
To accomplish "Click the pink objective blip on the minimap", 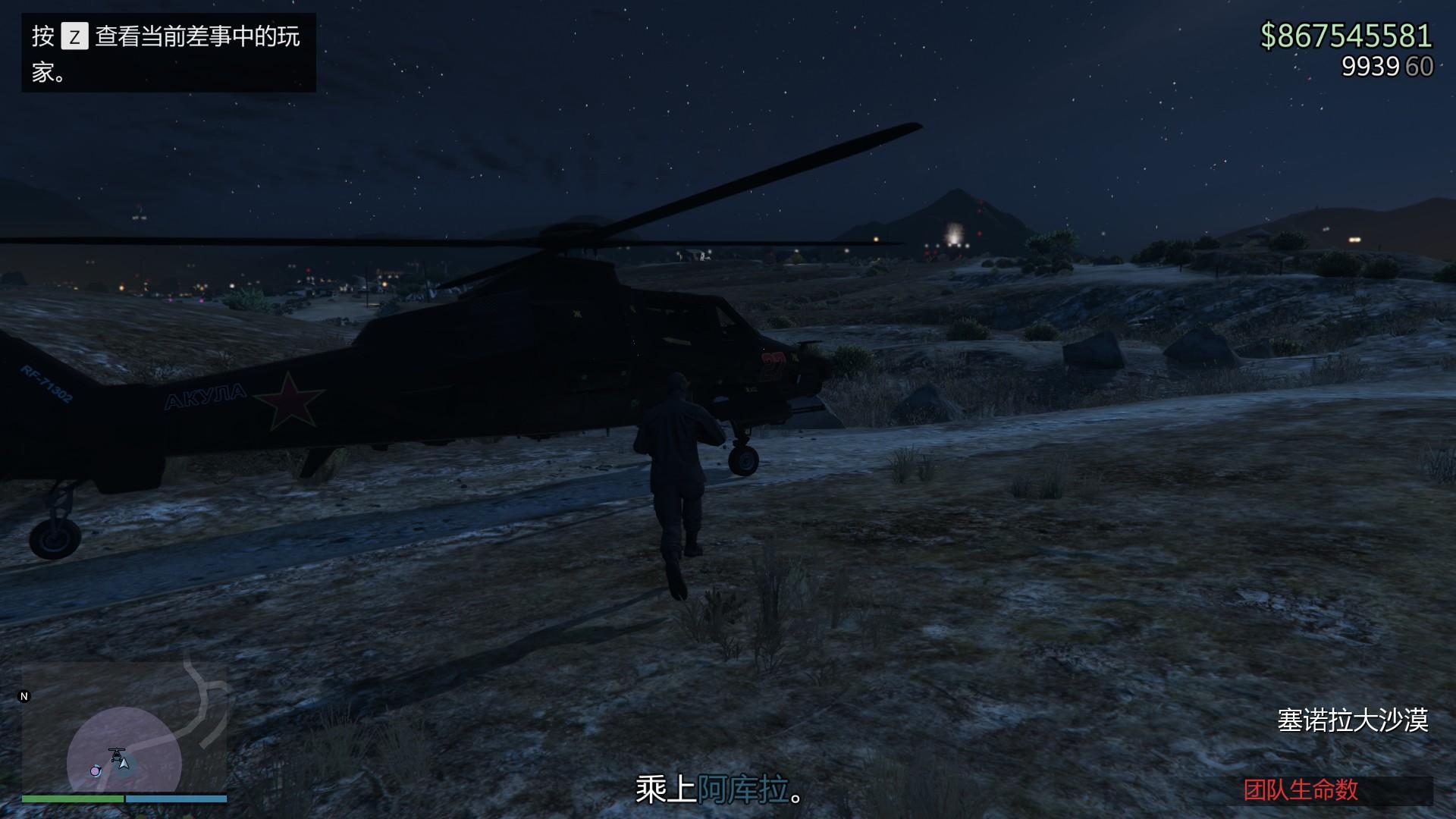I will [95, 770].
